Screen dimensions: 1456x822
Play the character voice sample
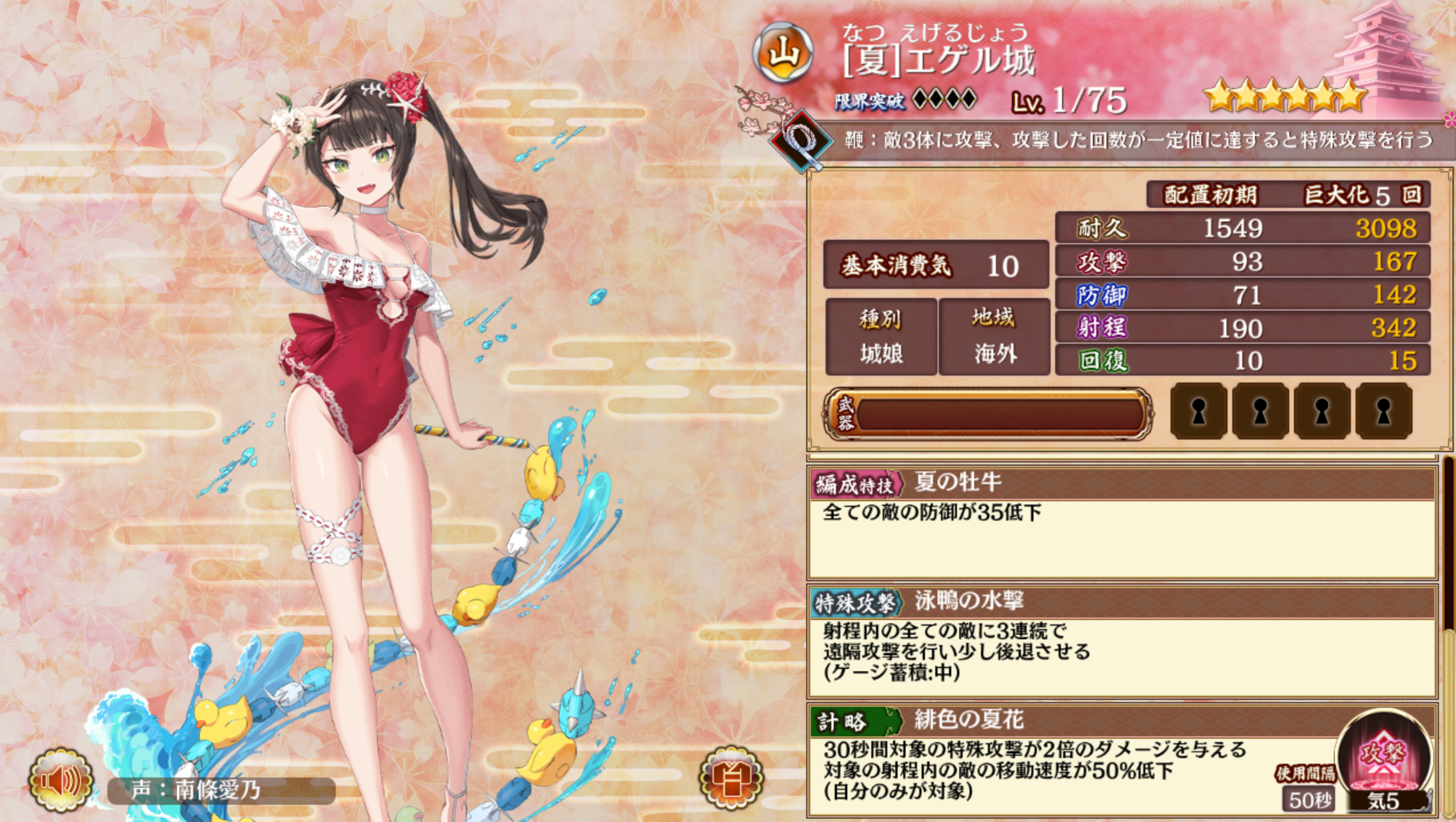[61, 781]
